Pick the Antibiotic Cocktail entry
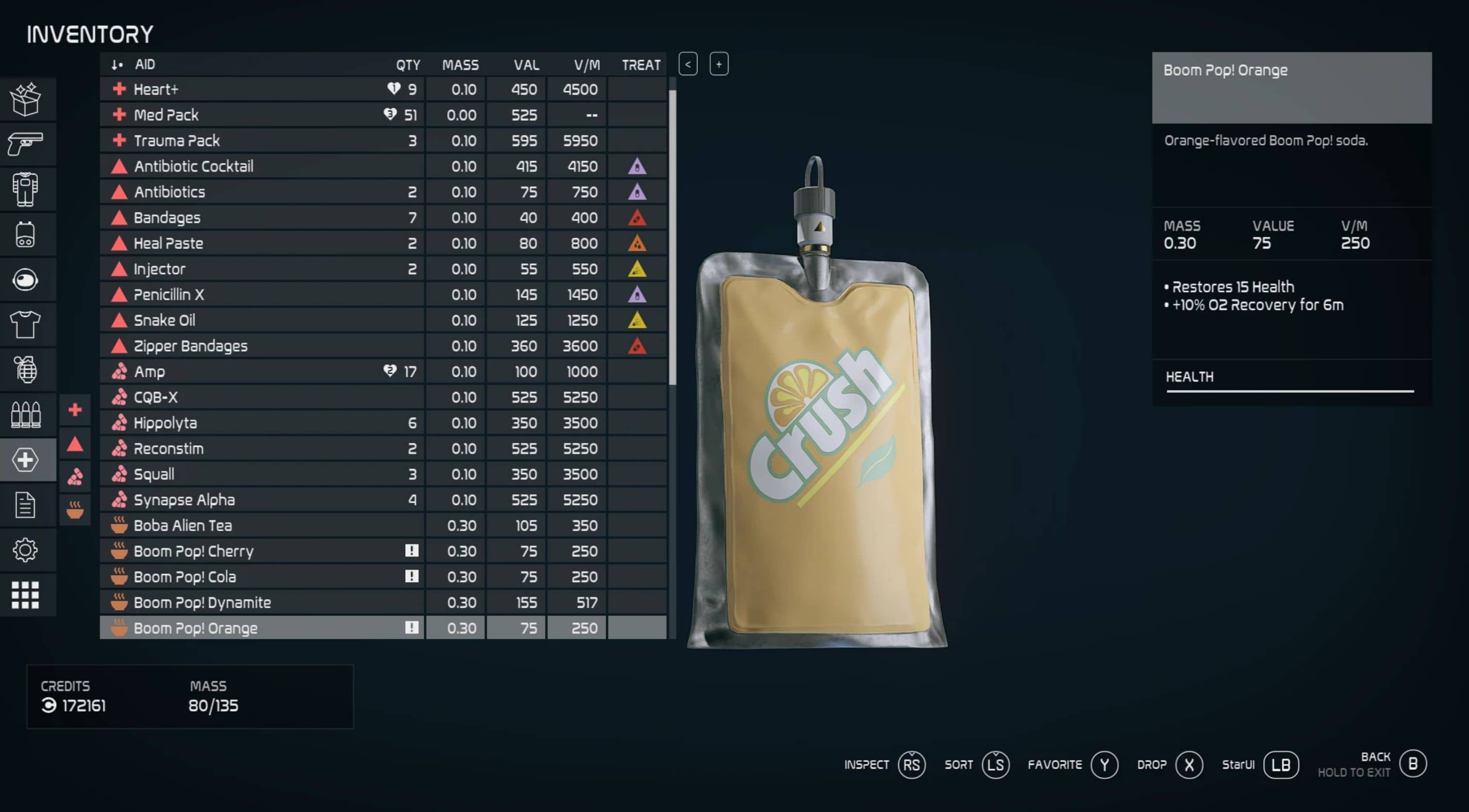The image size is (1469, 812). click(x=263, y=166)
